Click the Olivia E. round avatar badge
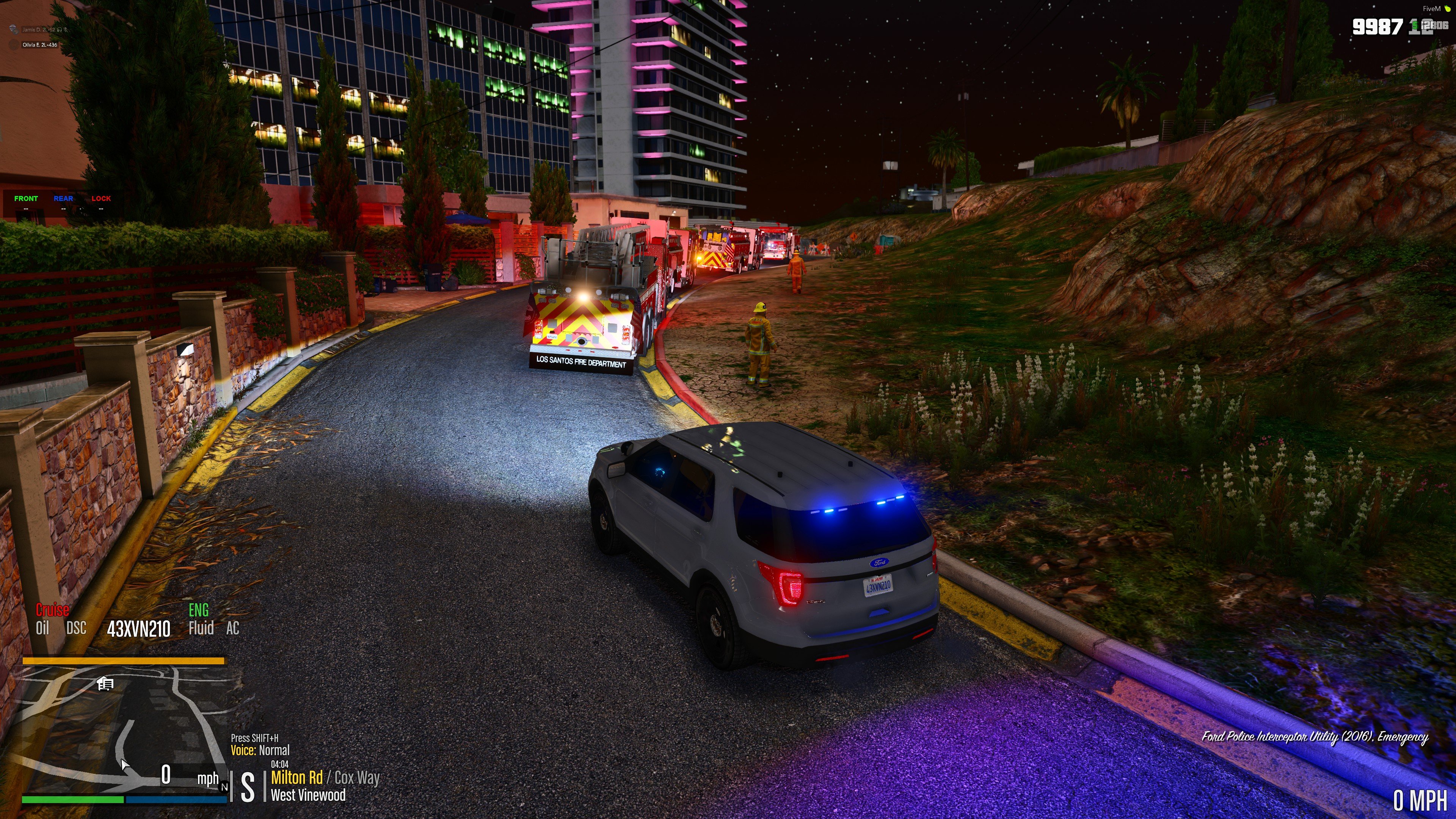 pyautogui.click(x=14, y=45)
